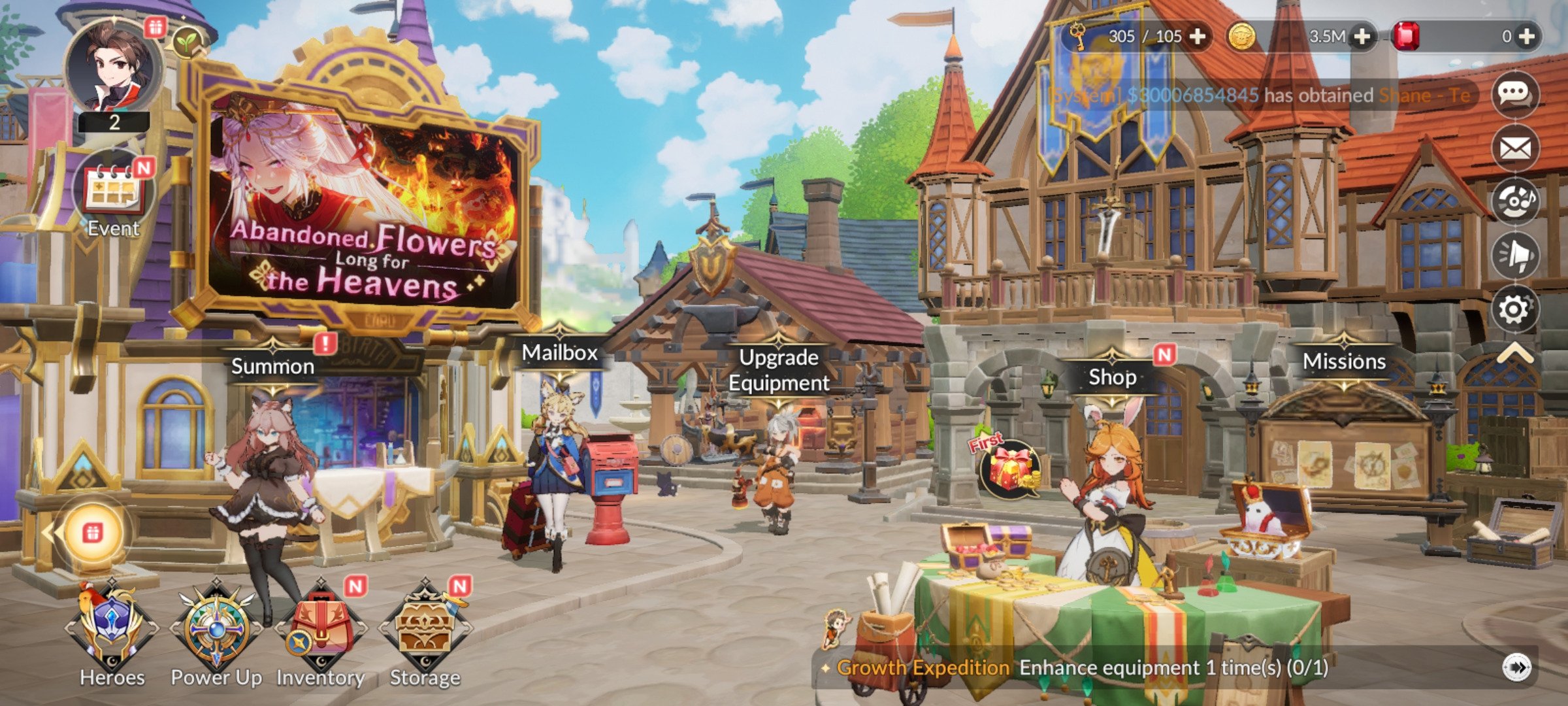
Task: Enter the Summon building
Action: (273, 366)
